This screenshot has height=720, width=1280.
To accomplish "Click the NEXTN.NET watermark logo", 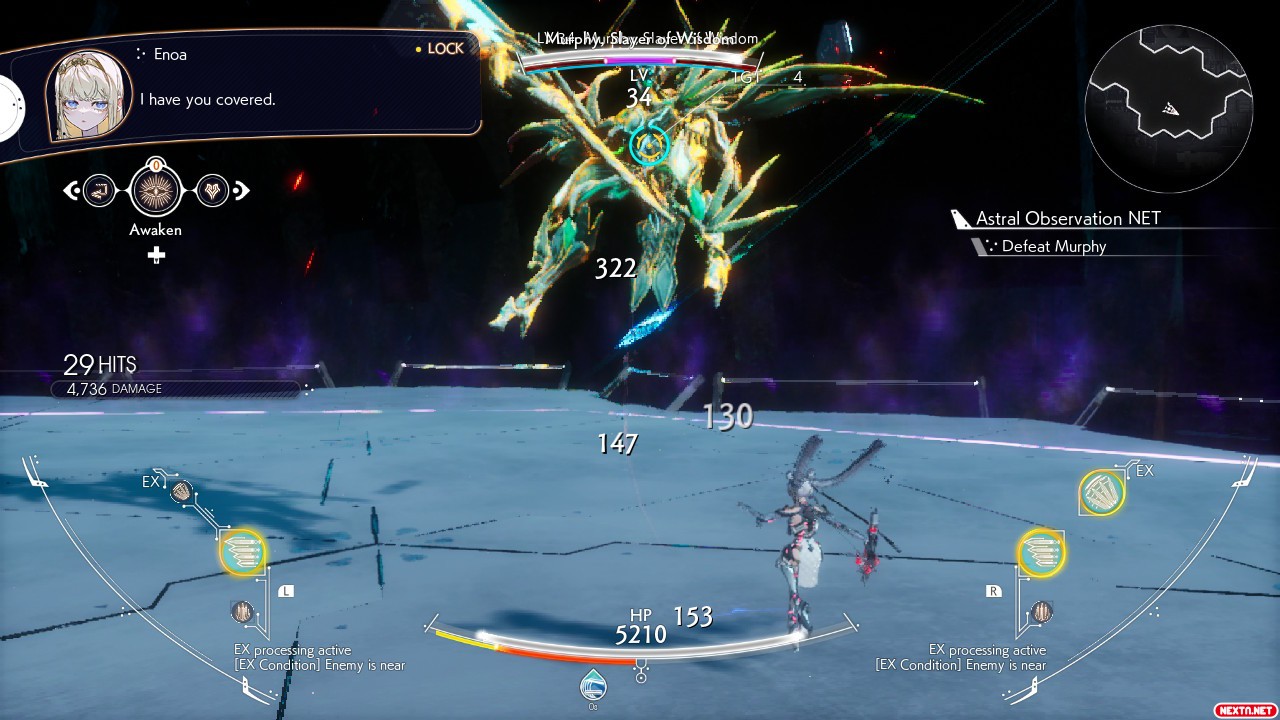I will [x=1245, y=709].
